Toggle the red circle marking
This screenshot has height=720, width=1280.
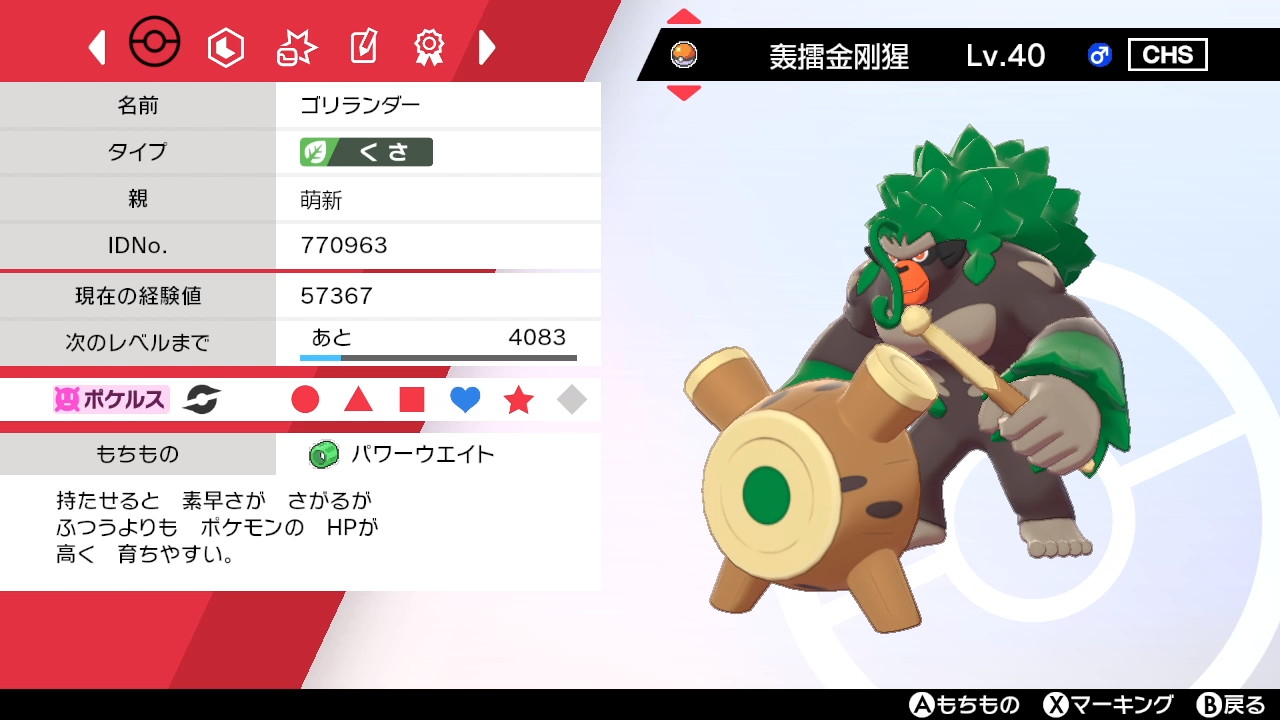coord(305,399)
